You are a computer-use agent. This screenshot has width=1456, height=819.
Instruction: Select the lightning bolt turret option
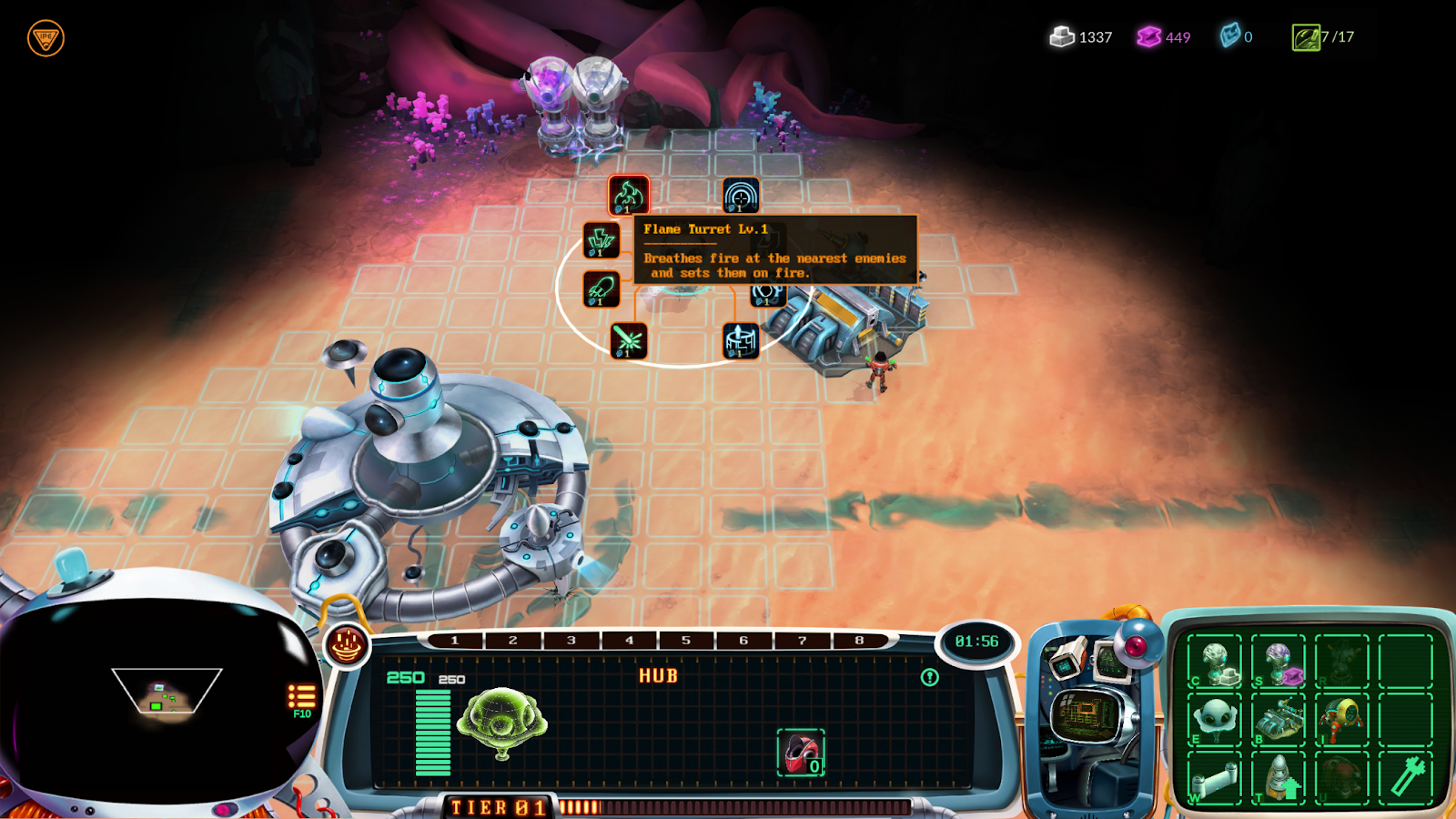(601, 241)
